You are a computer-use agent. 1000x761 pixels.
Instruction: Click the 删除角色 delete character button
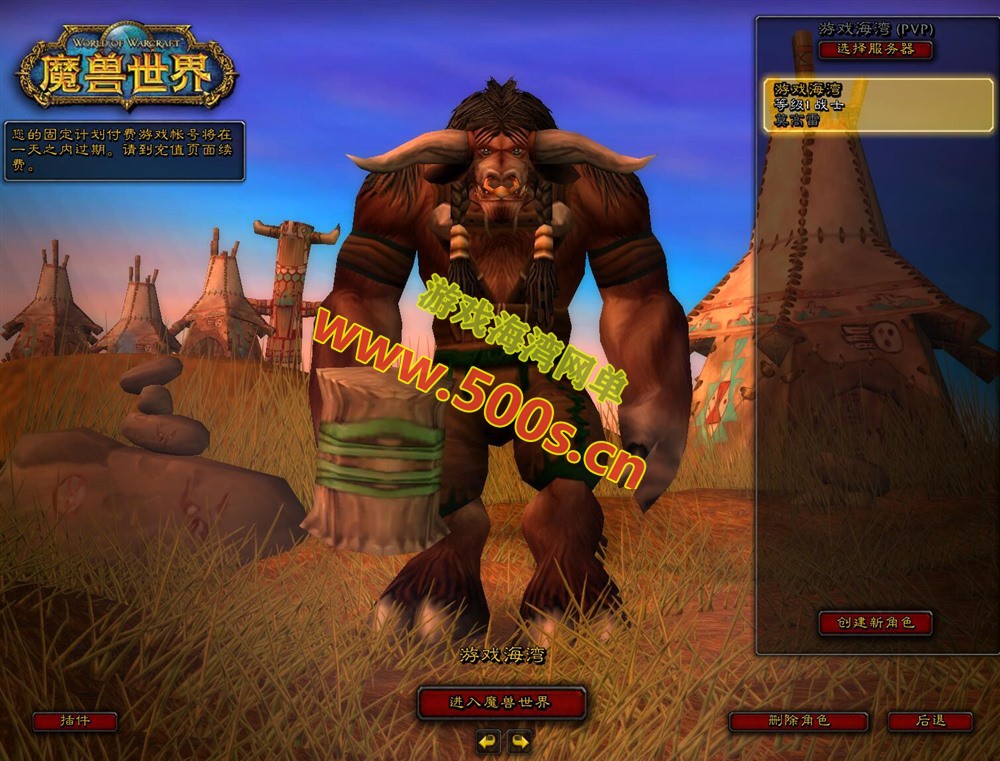797,721
